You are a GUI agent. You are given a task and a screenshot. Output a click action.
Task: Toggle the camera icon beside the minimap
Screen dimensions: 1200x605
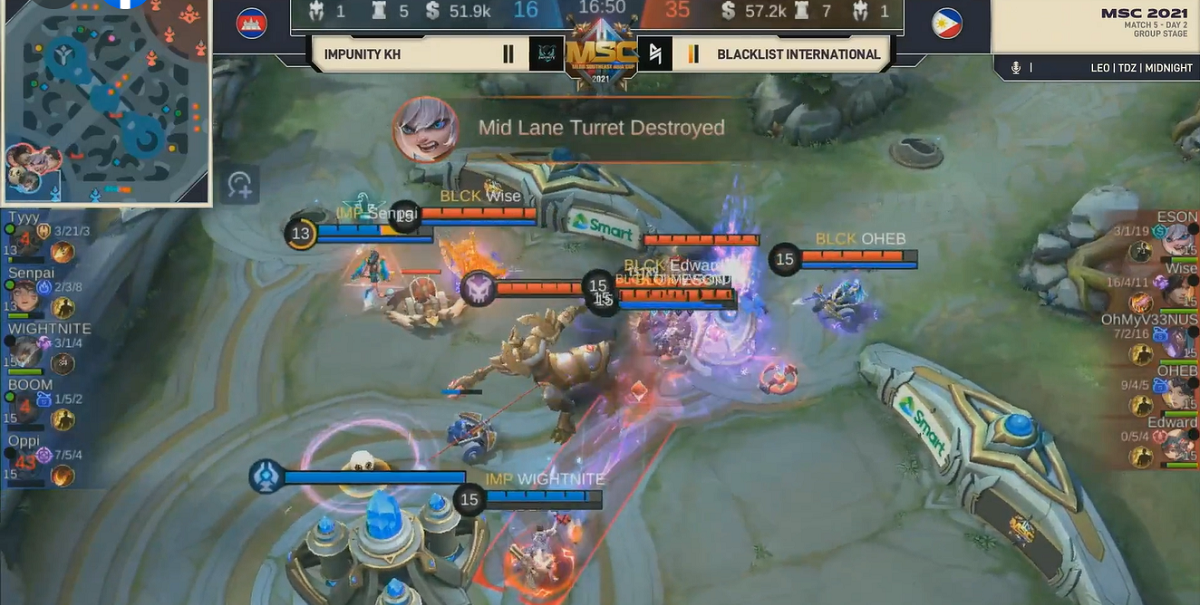pyautogui.click(x=240, y=184)
